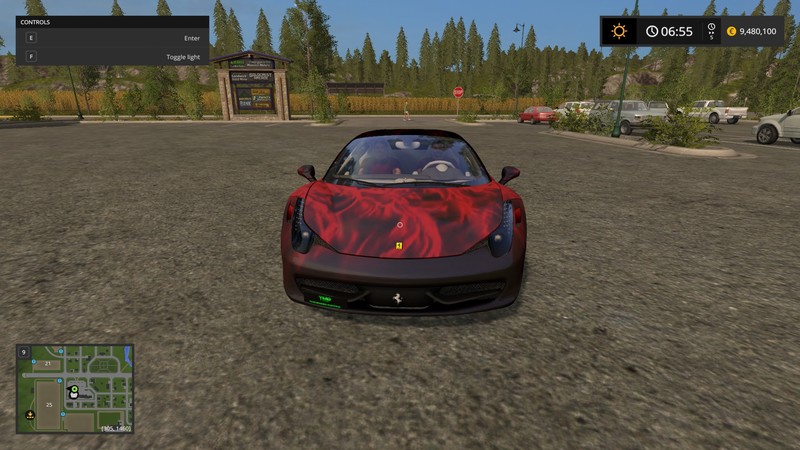
Task: Click the sun weather icon
Action: tap(619, 31)
